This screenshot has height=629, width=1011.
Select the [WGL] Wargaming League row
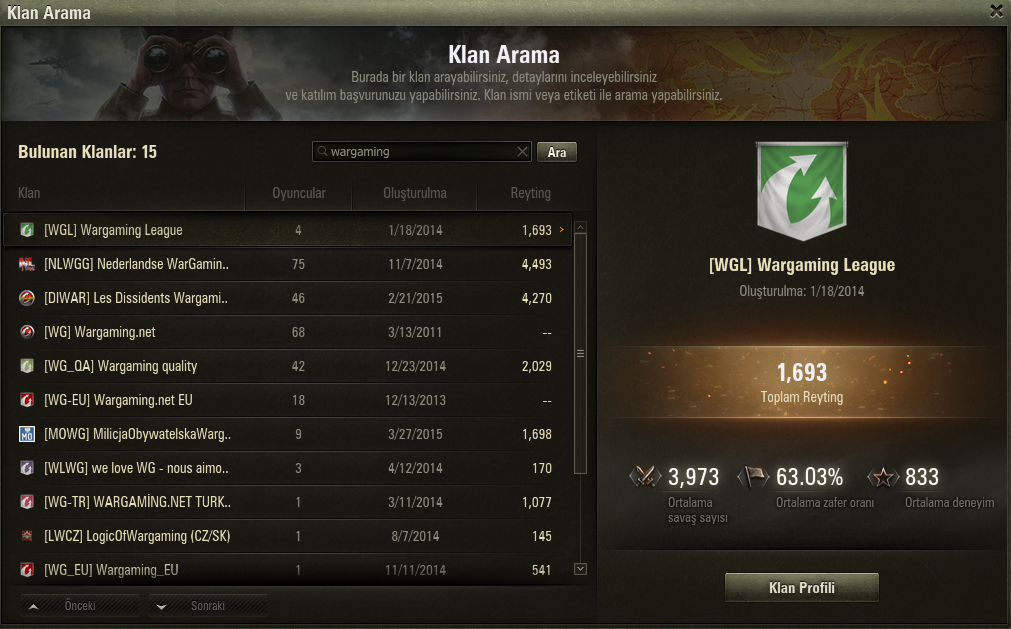[x=290, y=230]
